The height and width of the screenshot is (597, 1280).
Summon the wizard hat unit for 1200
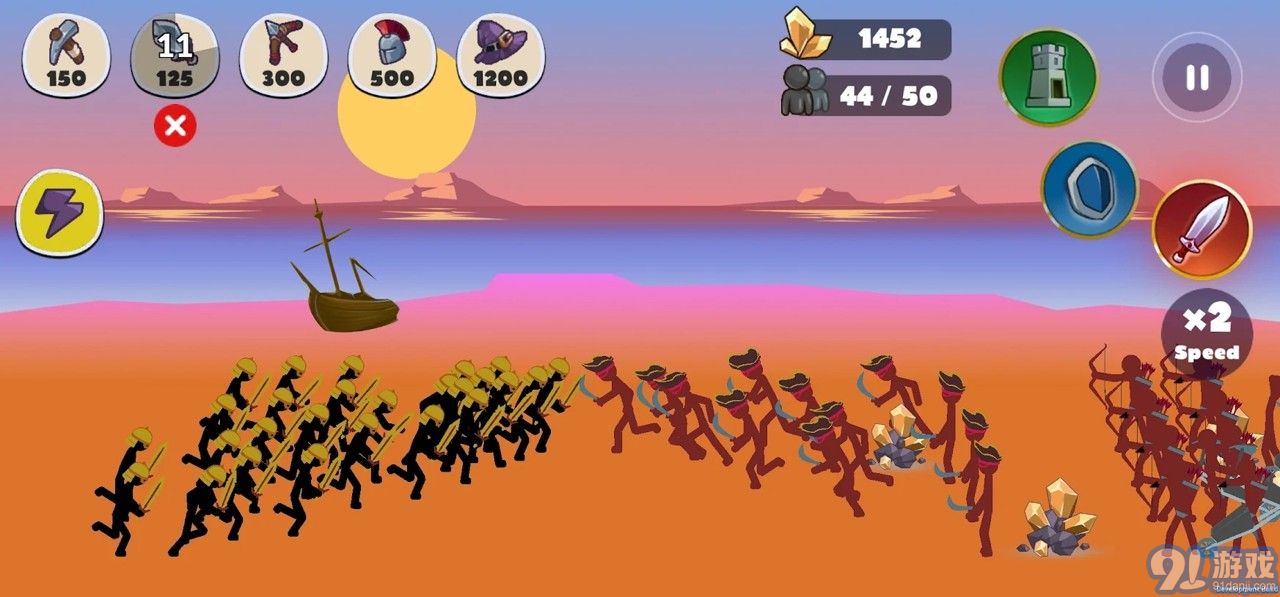tap(500, 55)
